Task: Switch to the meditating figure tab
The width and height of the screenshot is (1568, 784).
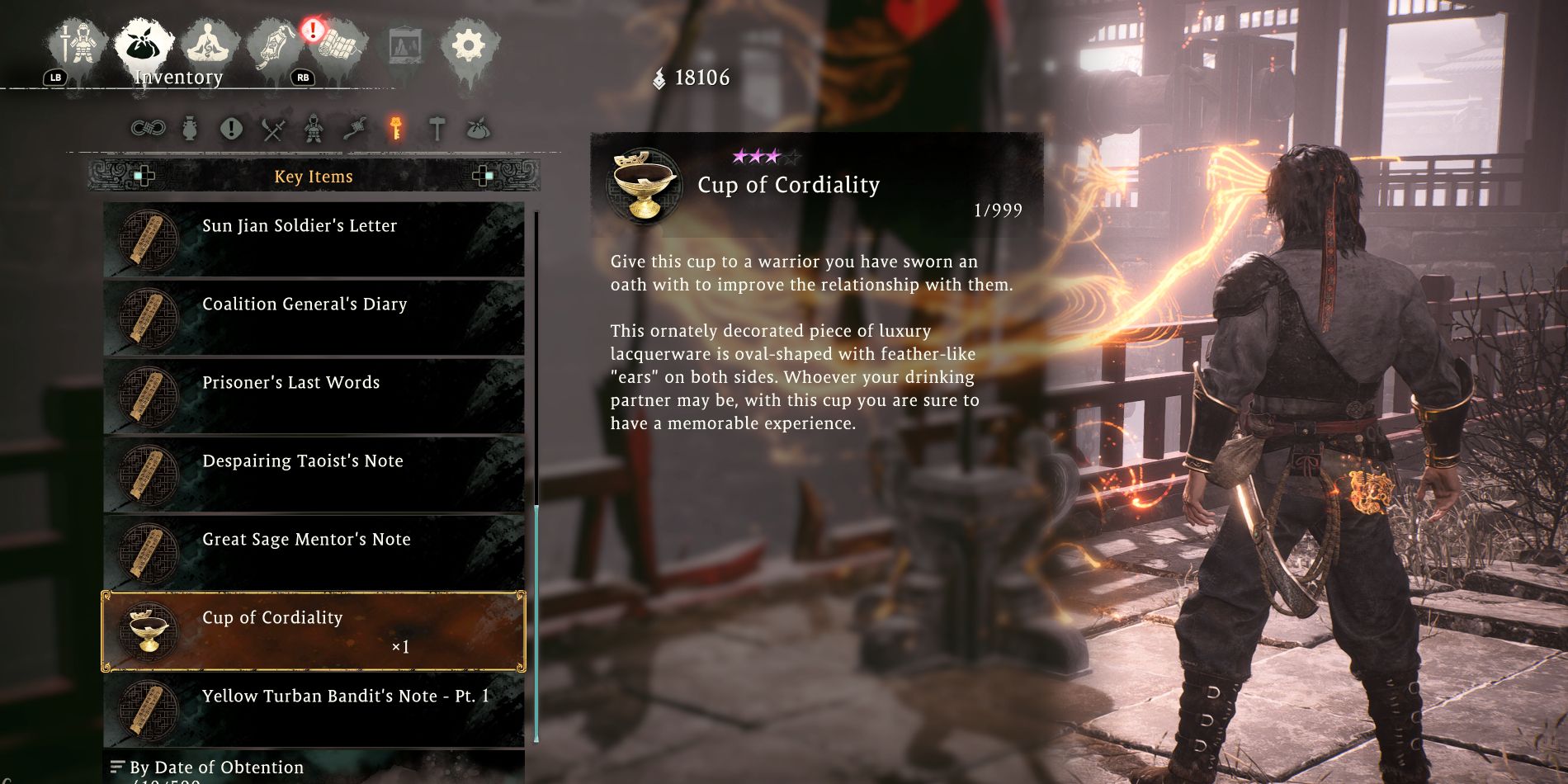Action: pos(209,45)
